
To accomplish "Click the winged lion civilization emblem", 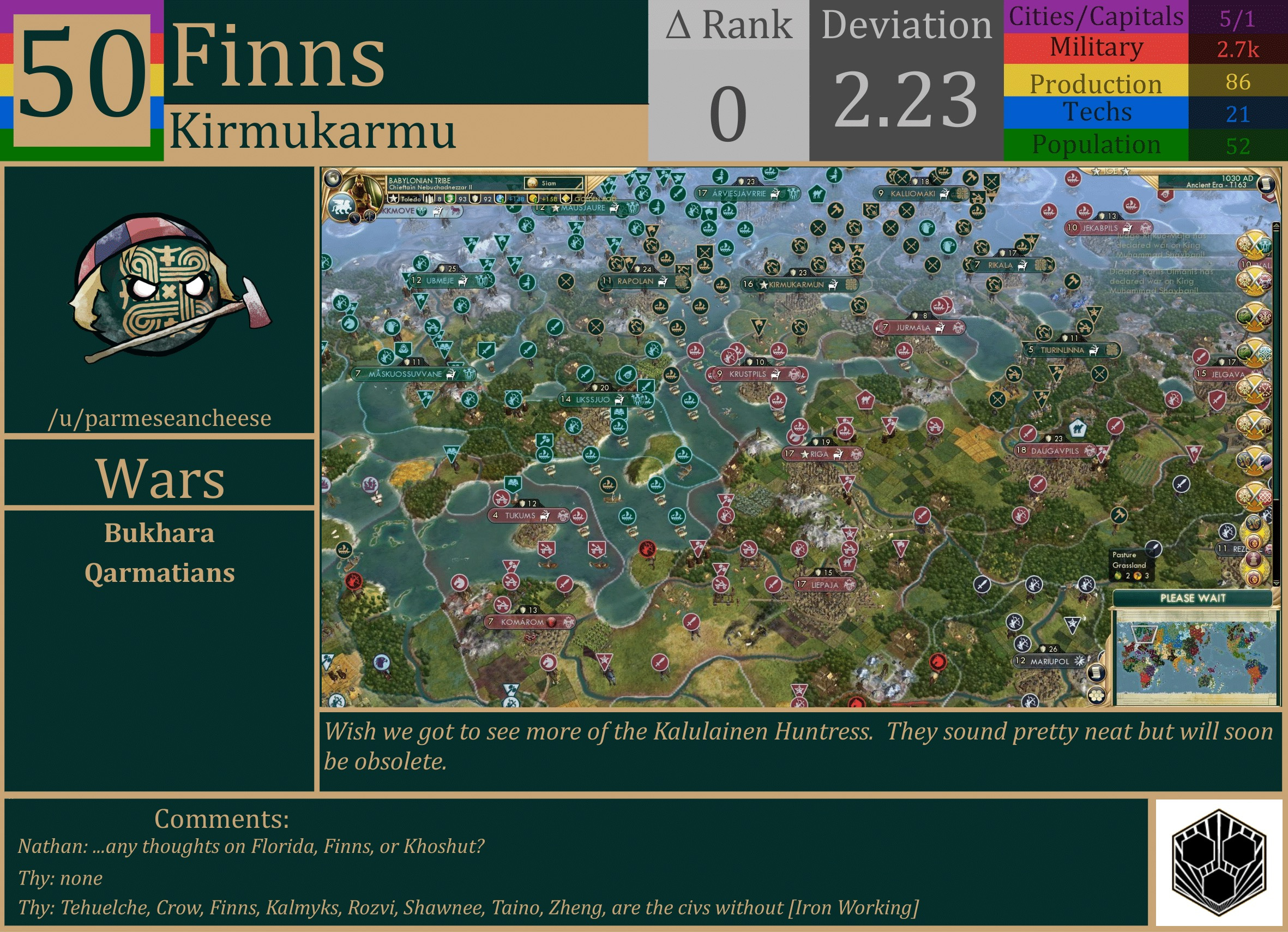I will (x=342, y=207).
